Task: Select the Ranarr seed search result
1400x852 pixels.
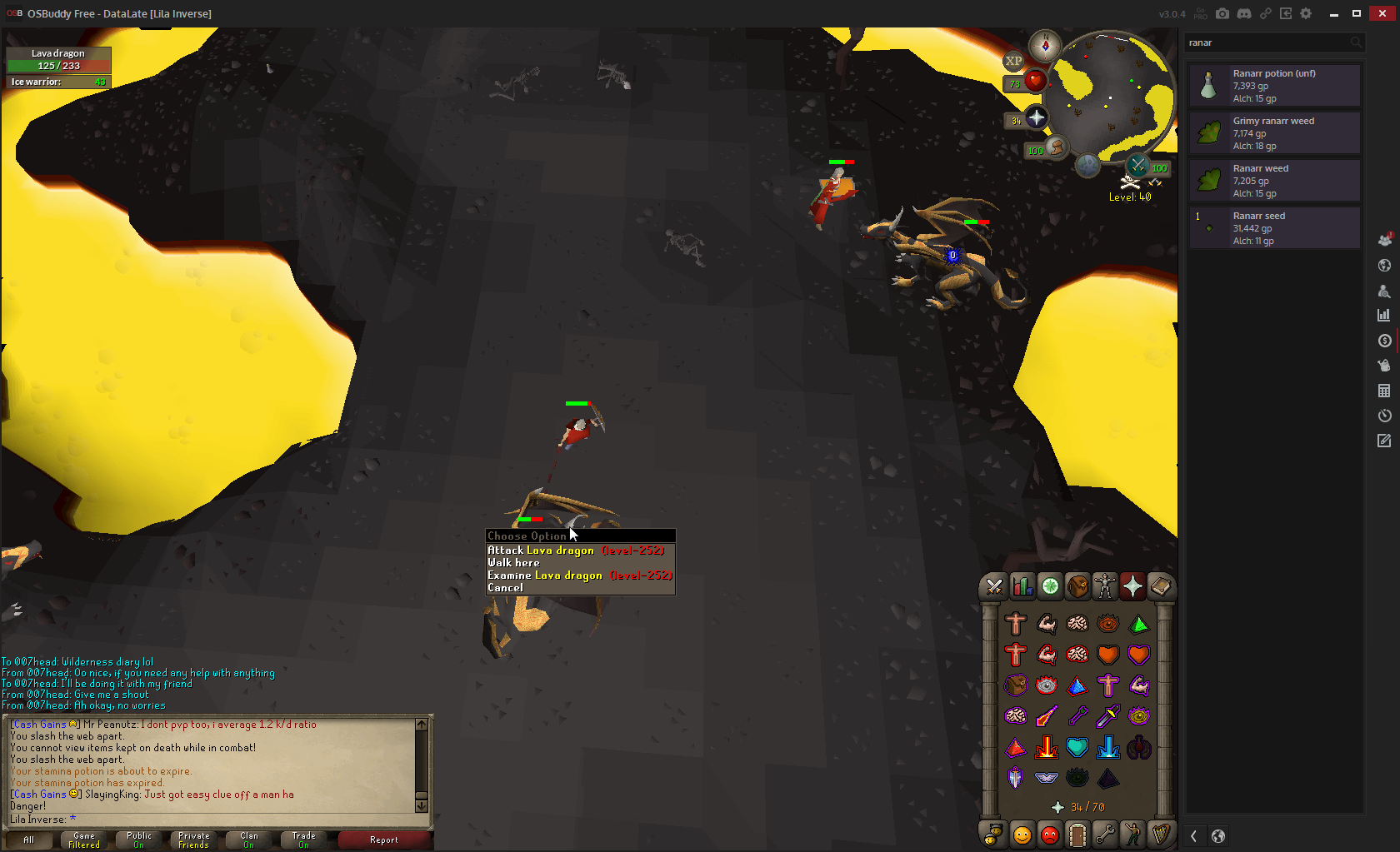Action: [x=1274, y=228]
